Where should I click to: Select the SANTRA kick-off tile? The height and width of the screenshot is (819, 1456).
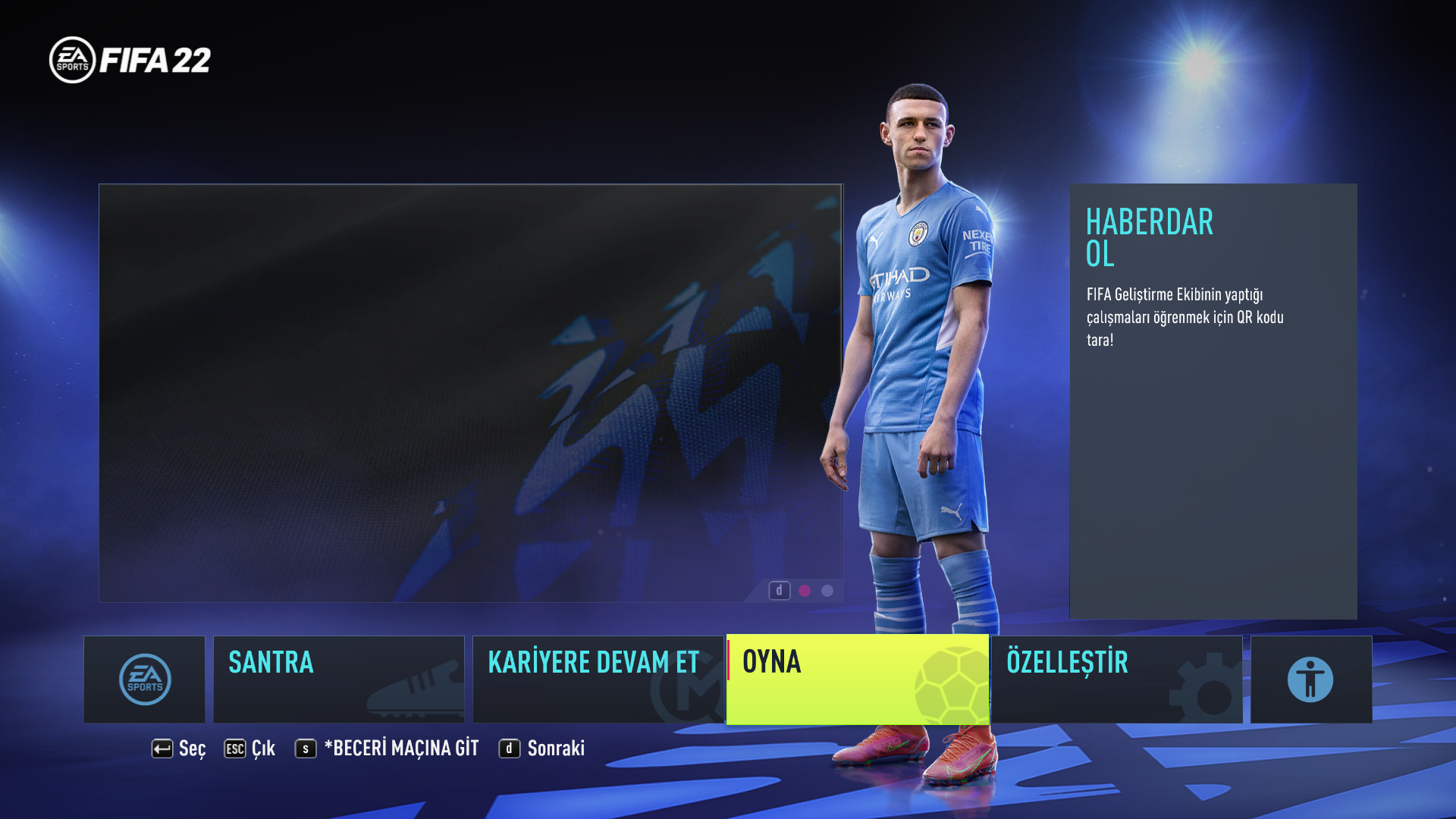[338, 679]
